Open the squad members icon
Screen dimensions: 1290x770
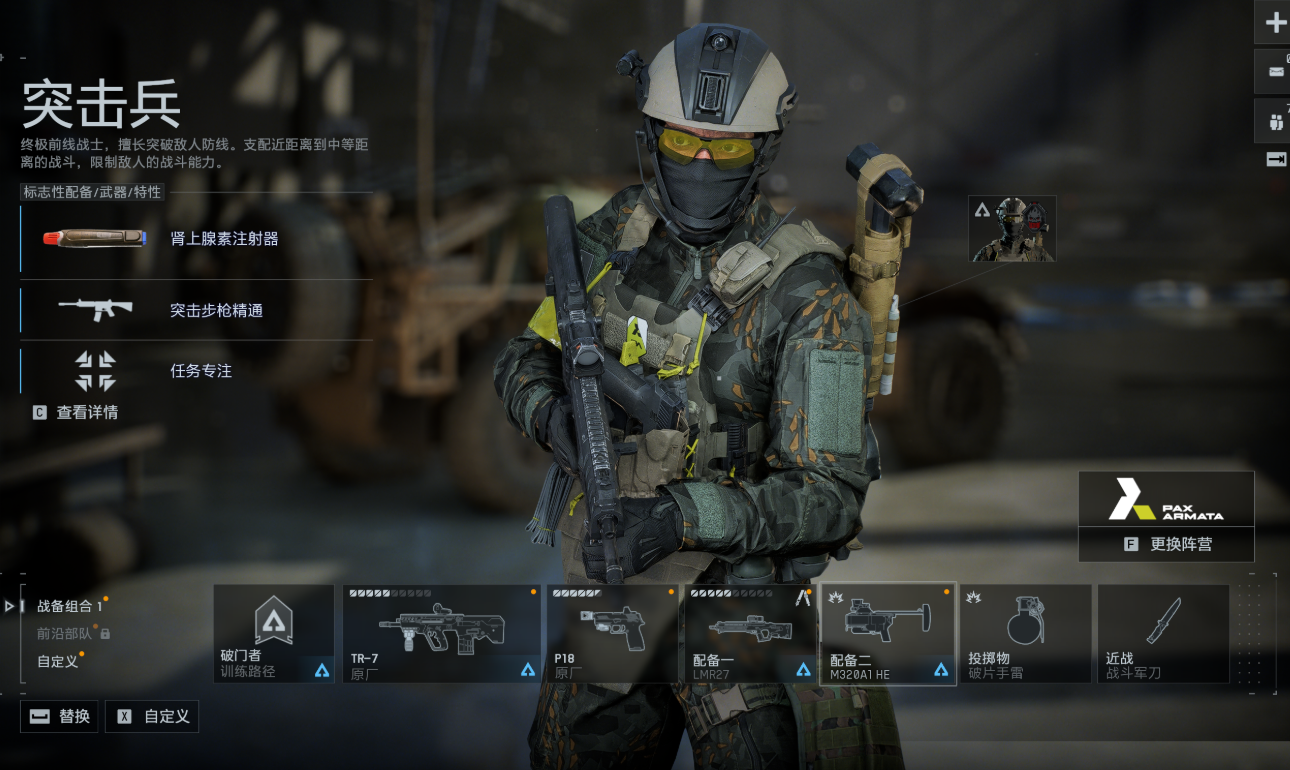pos(1275,123)
